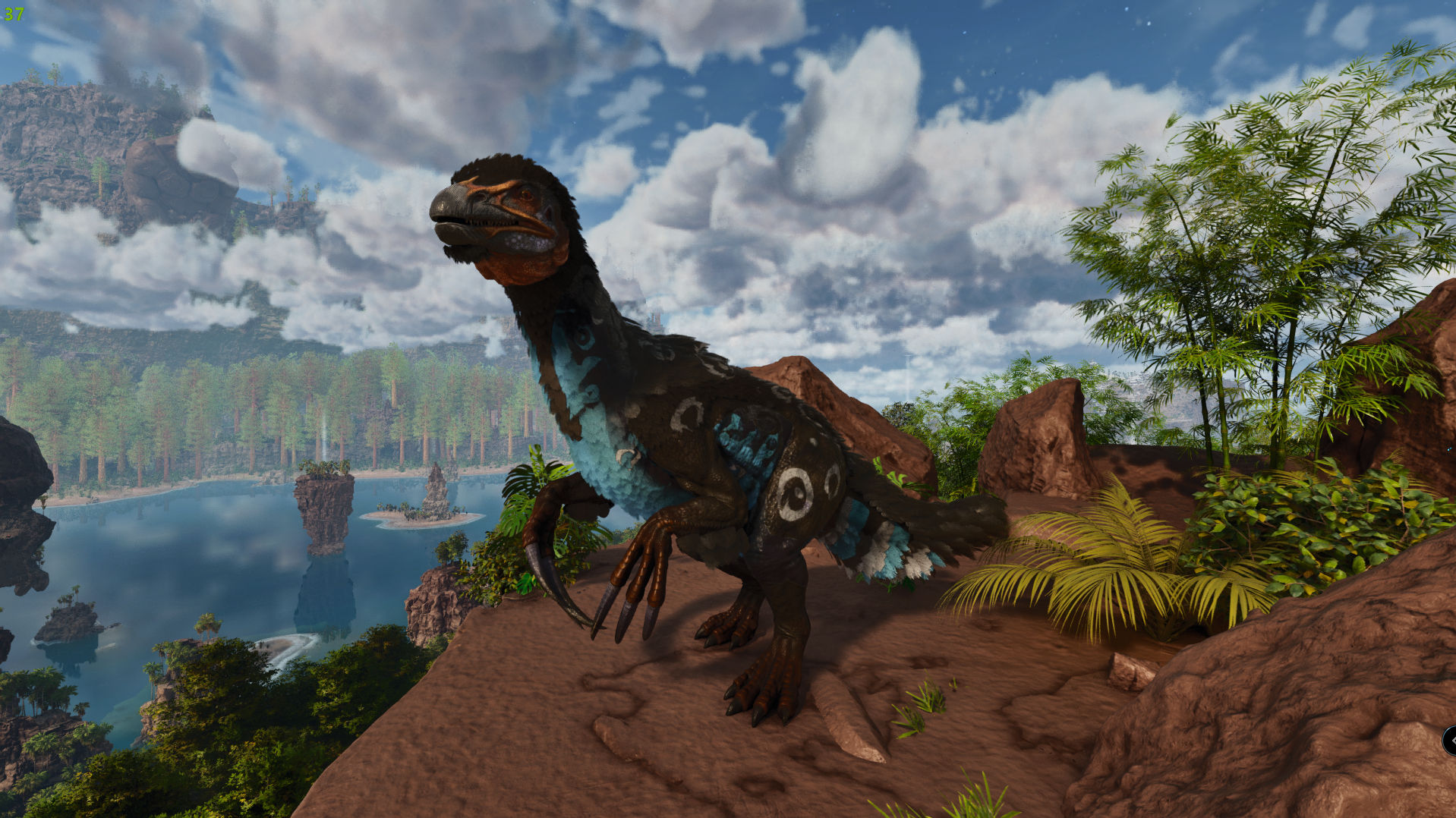Open the black circular arrow overlay button
The image size is (1456, 818).
click(x=1450, y=740)
